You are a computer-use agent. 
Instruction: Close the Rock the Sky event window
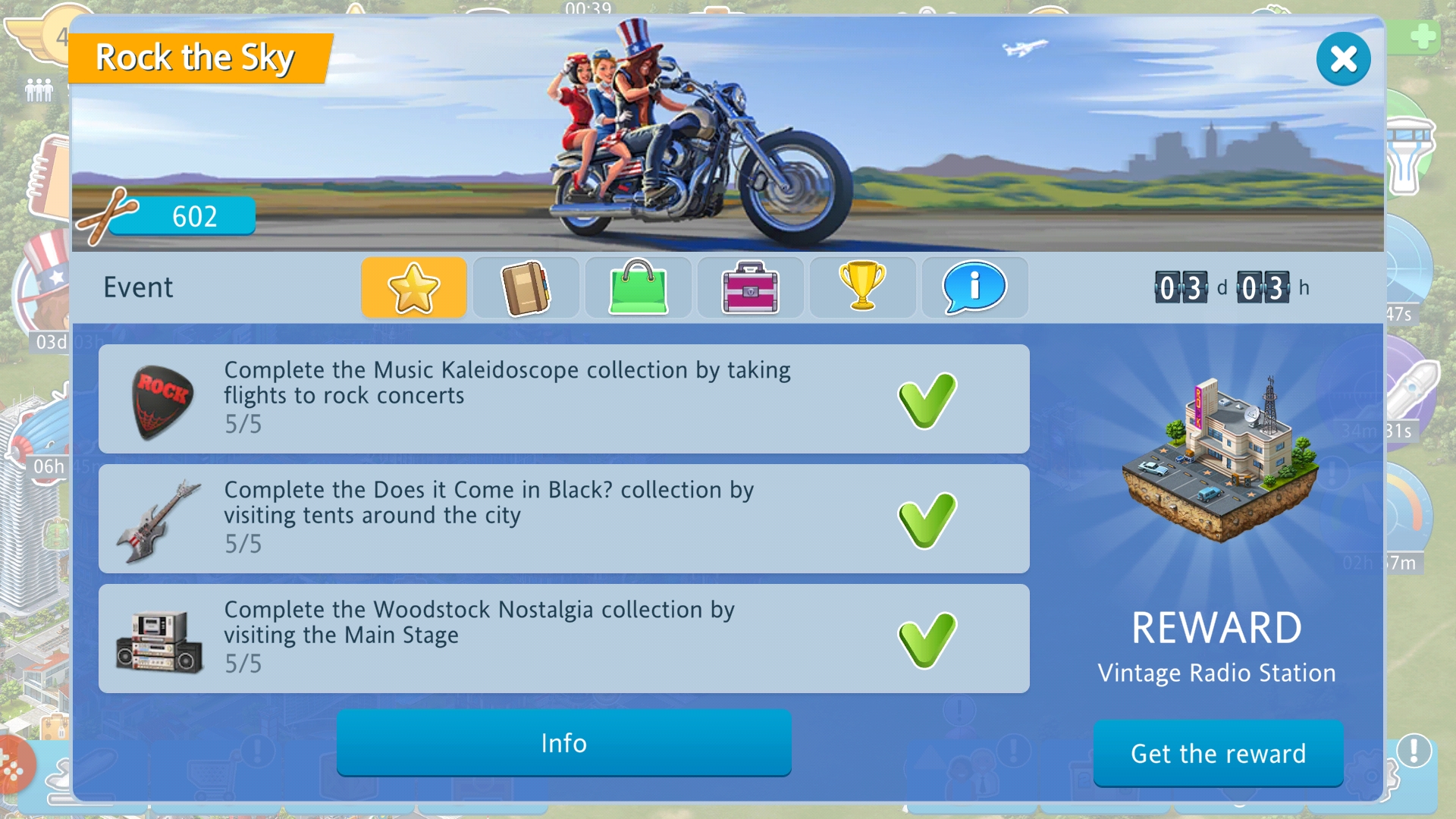(x=1343, y=59)
